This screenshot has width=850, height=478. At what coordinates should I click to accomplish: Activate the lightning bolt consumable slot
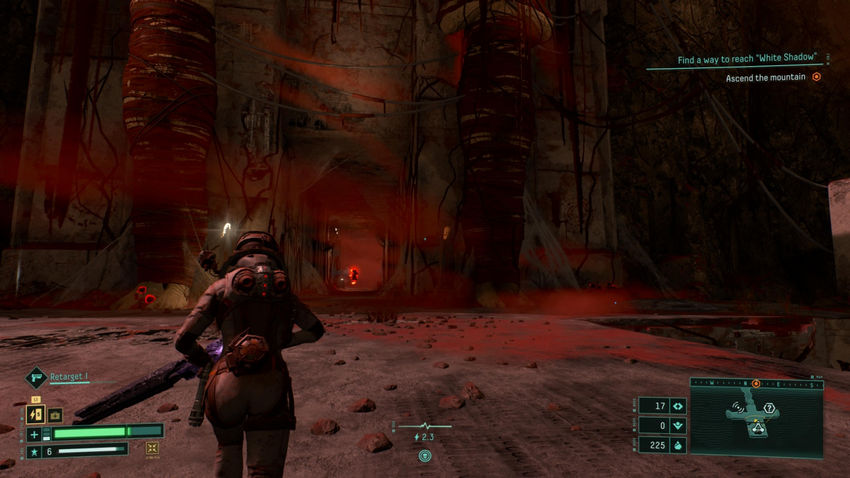pos(35,414)
